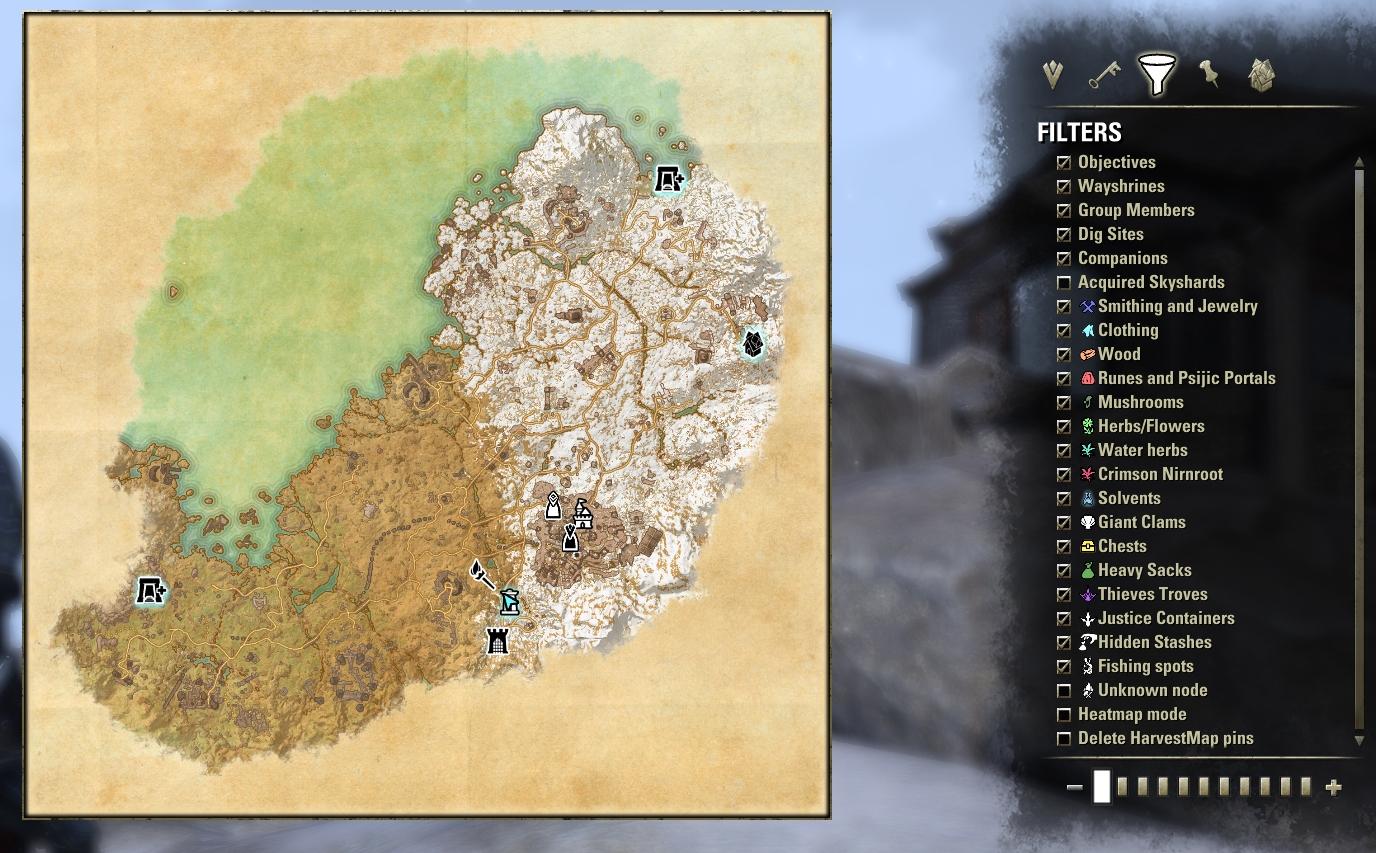Viewport: 1376px width, 853px height.
Task: Click the teal highlighted lighthouse marker
Action: 510,601
